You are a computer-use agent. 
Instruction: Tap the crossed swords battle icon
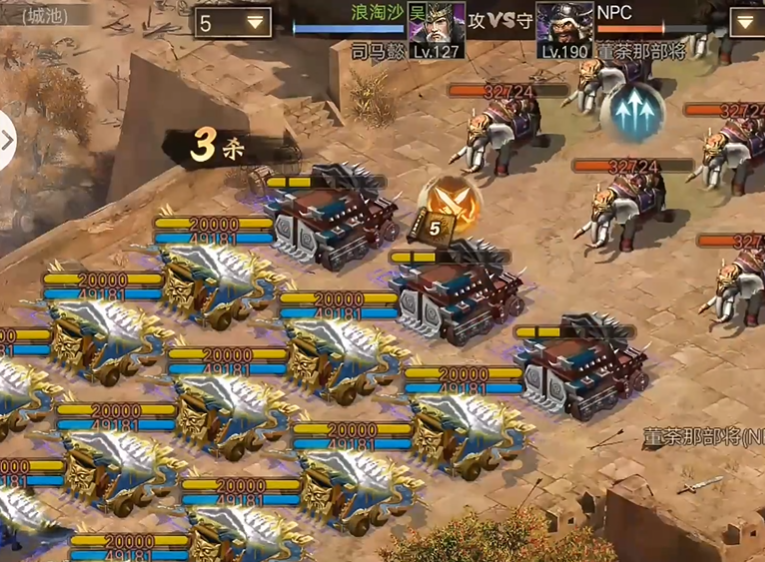pos(449,201)
